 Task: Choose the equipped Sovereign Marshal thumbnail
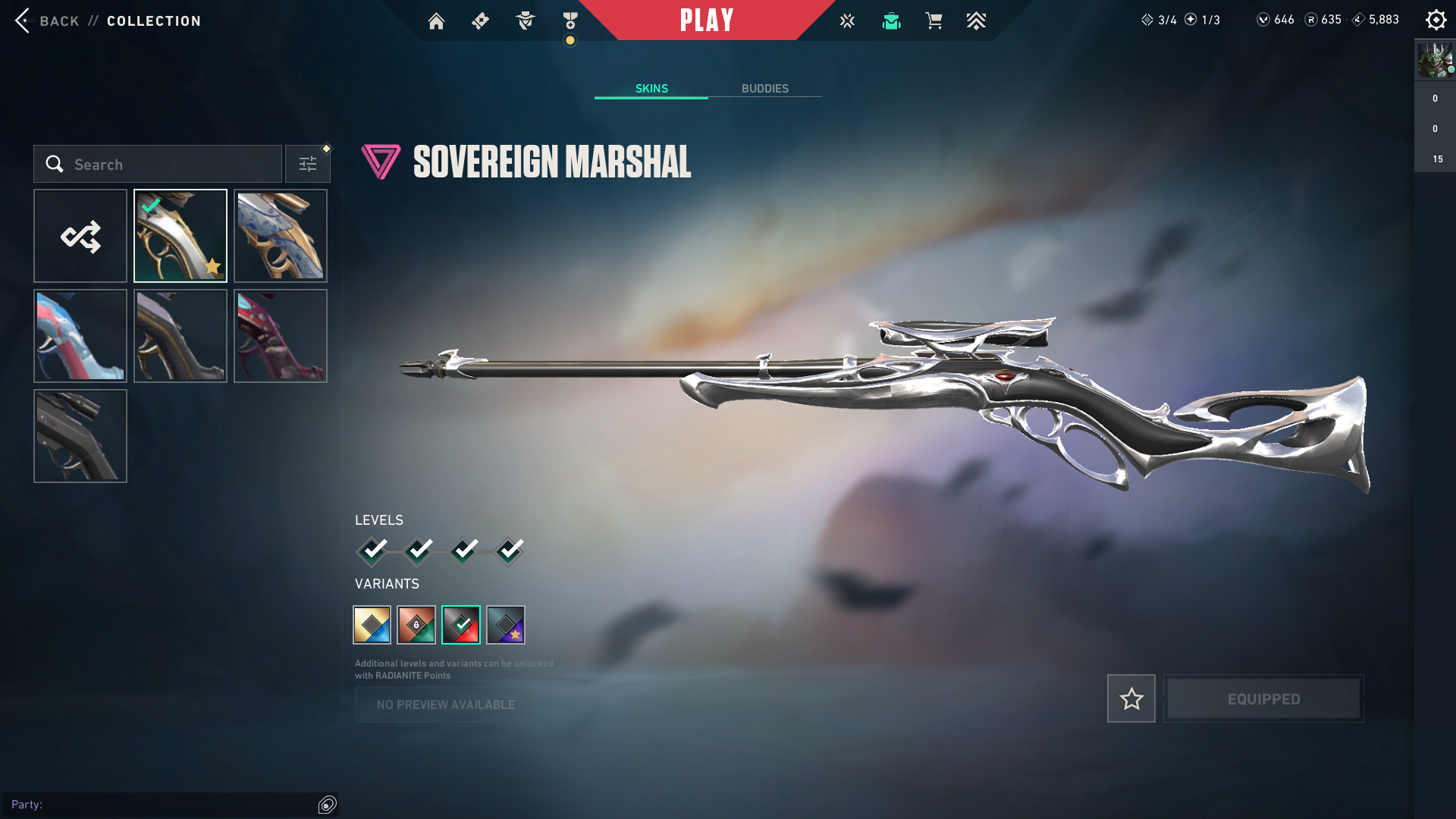click(x=180, y=236)
